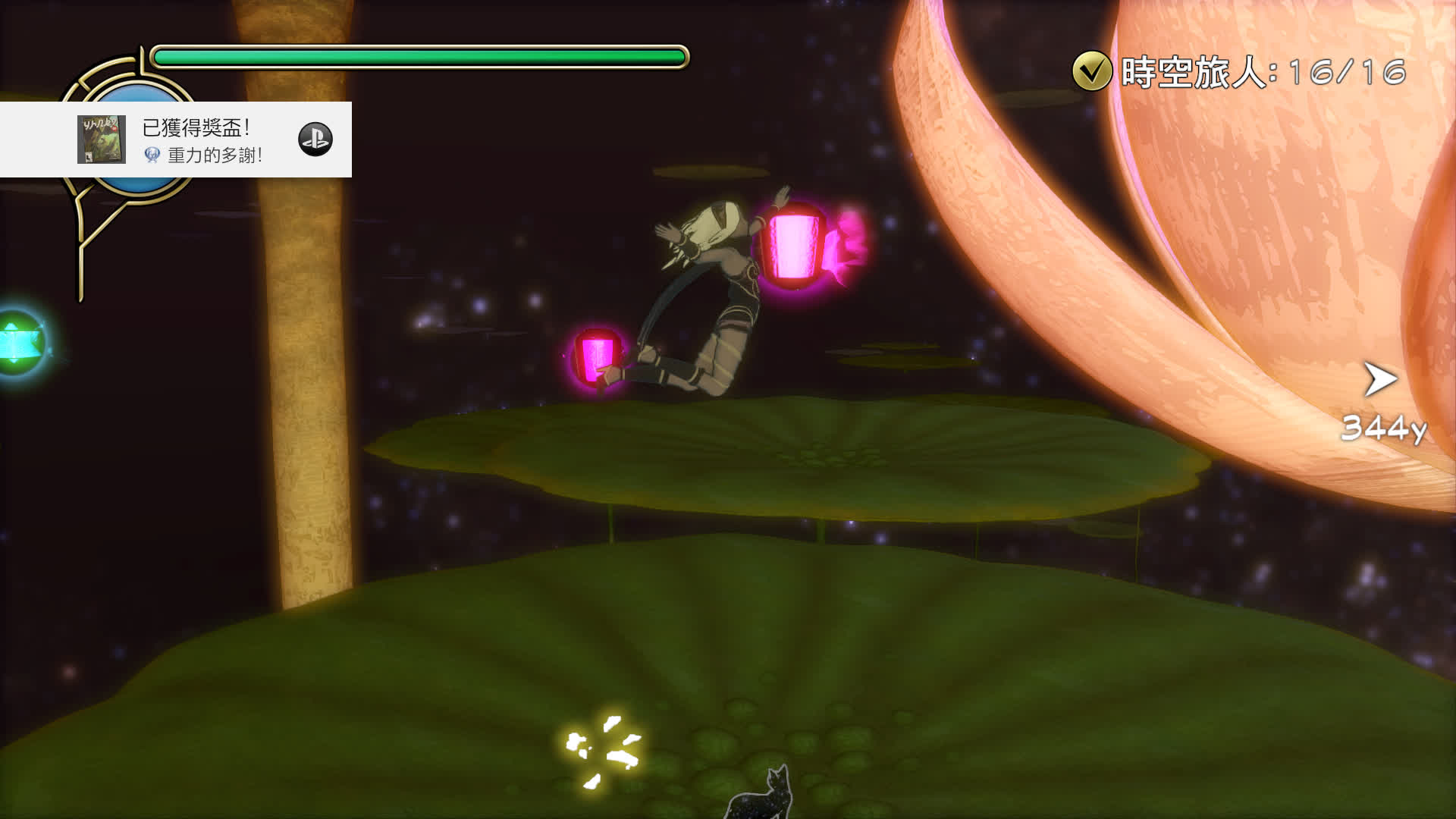Select the PlayStation logo on the trophy popup
The height and width of the screenshot is (819, 1456).
point(316,139)
